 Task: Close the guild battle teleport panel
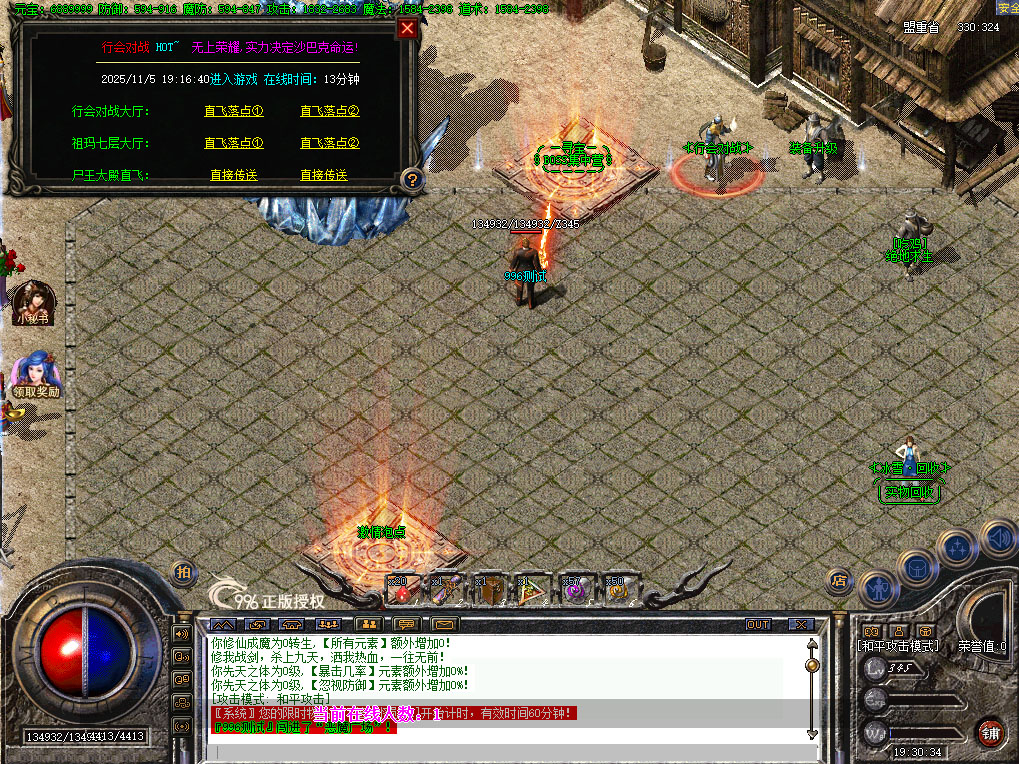tap(407, 29)
